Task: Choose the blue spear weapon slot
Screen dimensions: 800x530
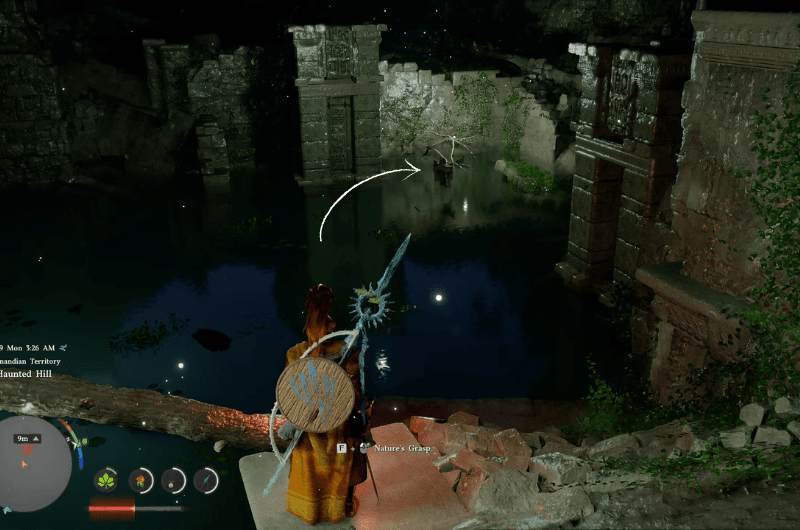Action: [x=206, y=480]
